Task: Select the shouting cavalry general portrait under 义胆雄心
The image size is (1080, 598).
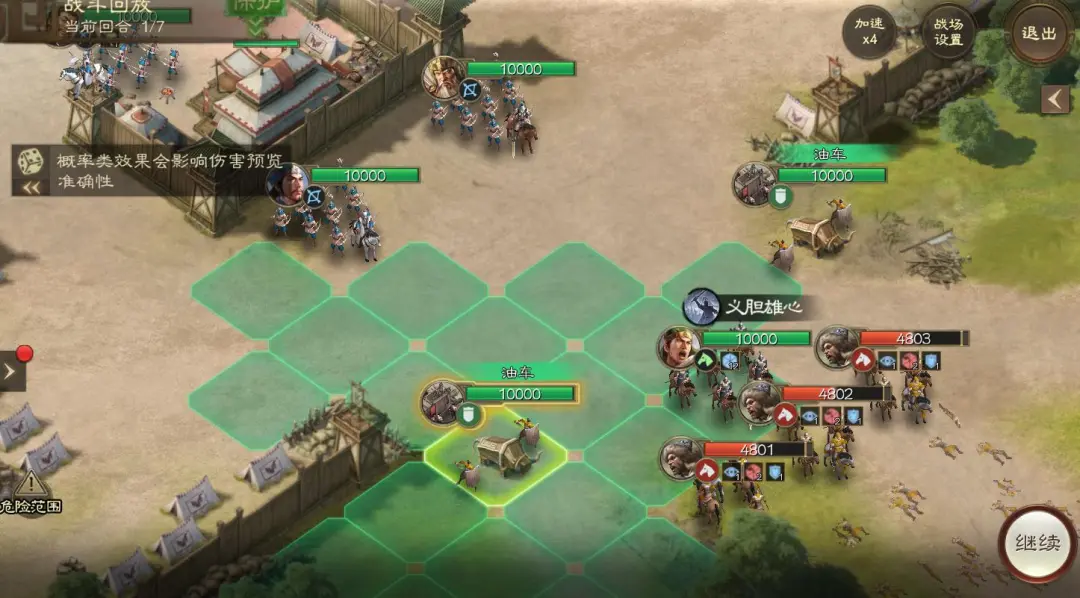Action: [x=679, y=347]
